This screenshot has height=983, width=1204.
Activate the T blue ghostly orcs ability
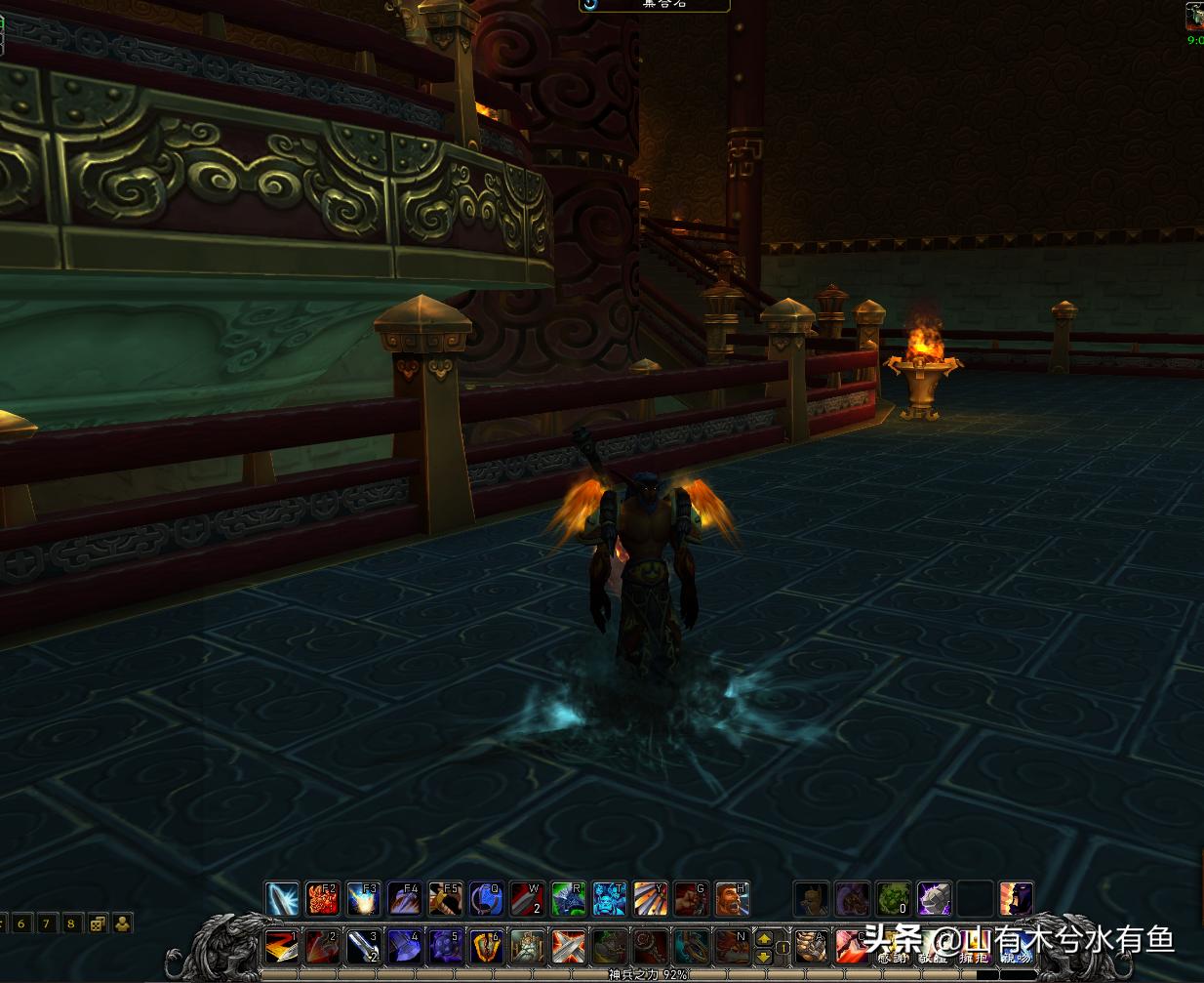pos(610,898)
